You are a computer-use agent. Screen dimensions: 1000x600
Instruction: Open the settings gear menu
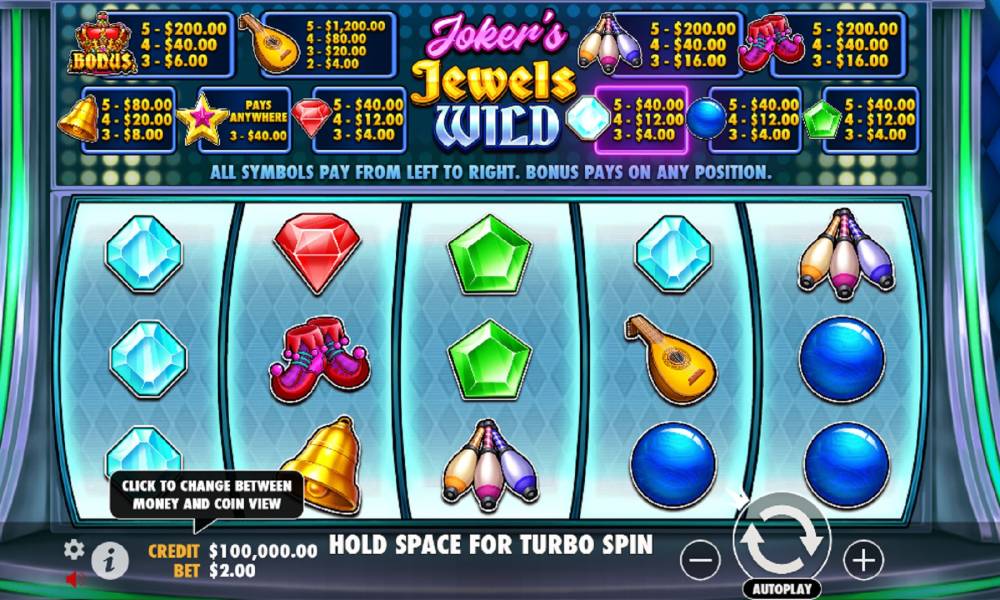pos(74,549)
